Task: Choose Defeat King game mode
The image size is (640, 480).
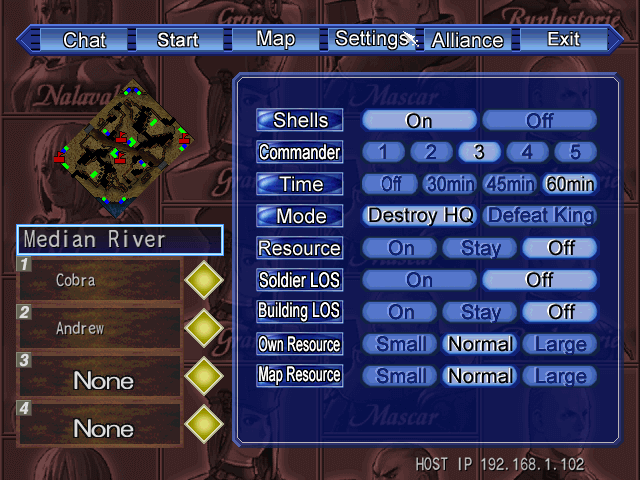Action: (x=540, y=216)
